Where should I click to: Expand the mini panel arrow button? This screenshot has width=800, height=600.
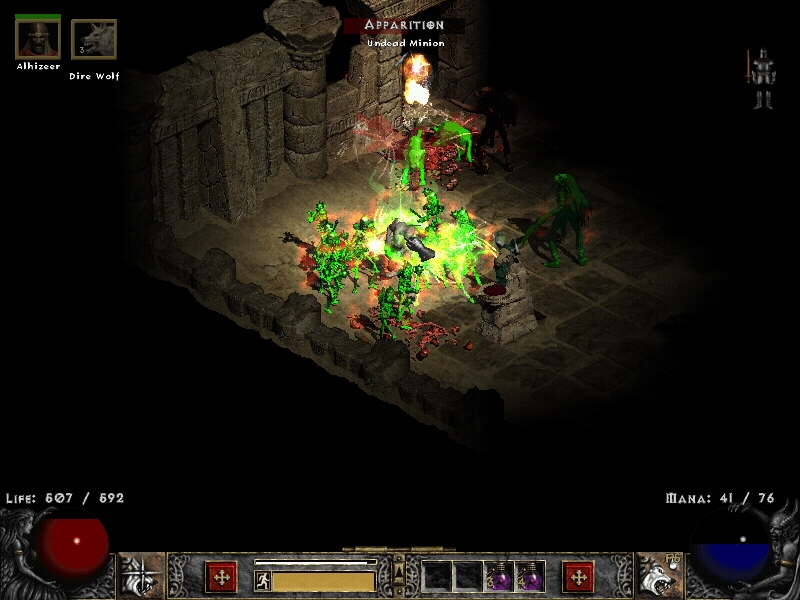click(399, 571)
